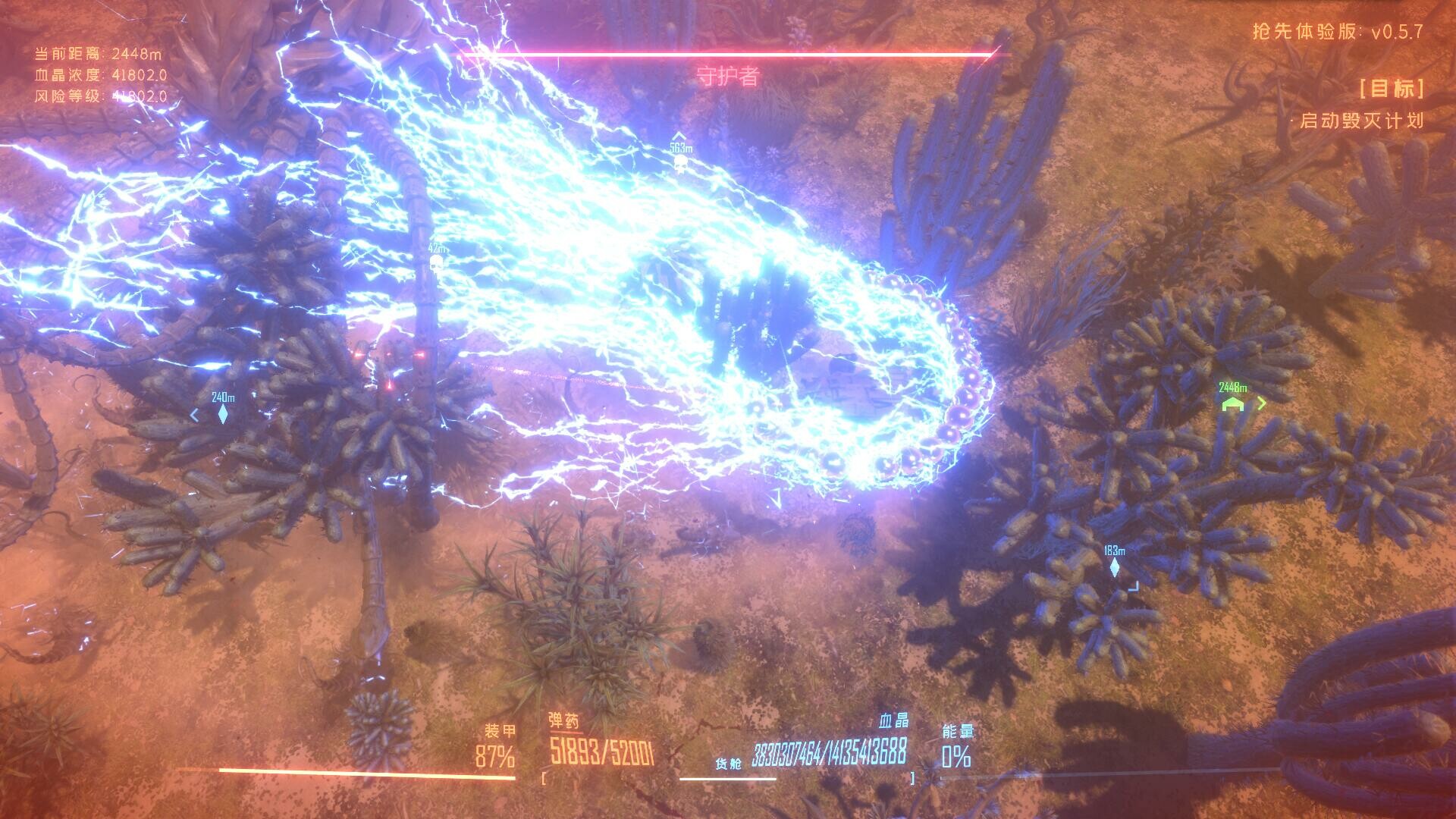Expand the left arrow next to 240m waypoint
1456x819 pixels.
pos(196,413)
